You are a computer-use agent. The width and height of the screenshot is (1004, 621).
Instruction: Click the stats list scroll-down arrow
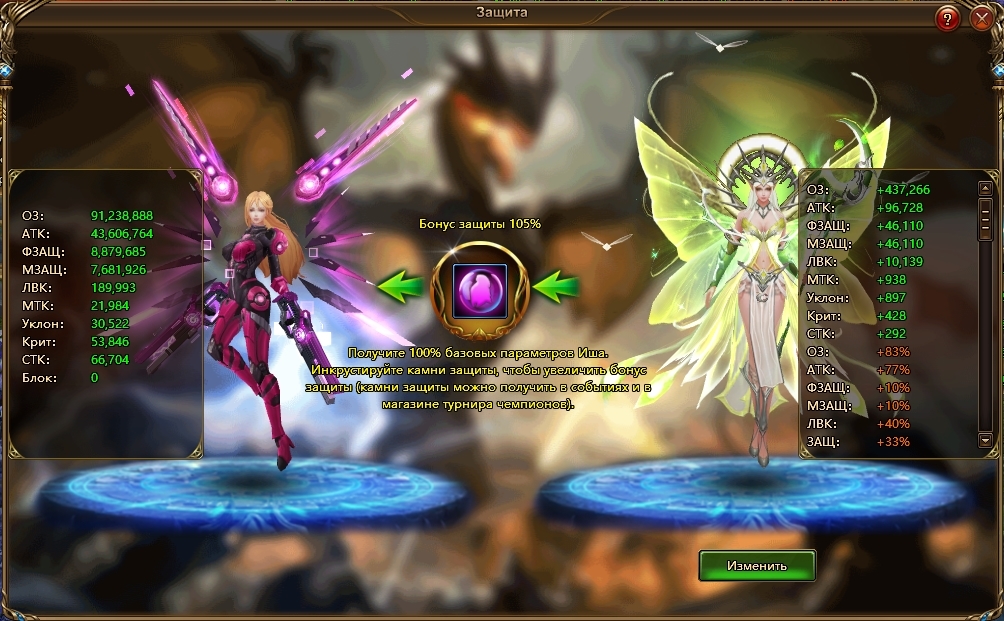(x=985, y=440)
